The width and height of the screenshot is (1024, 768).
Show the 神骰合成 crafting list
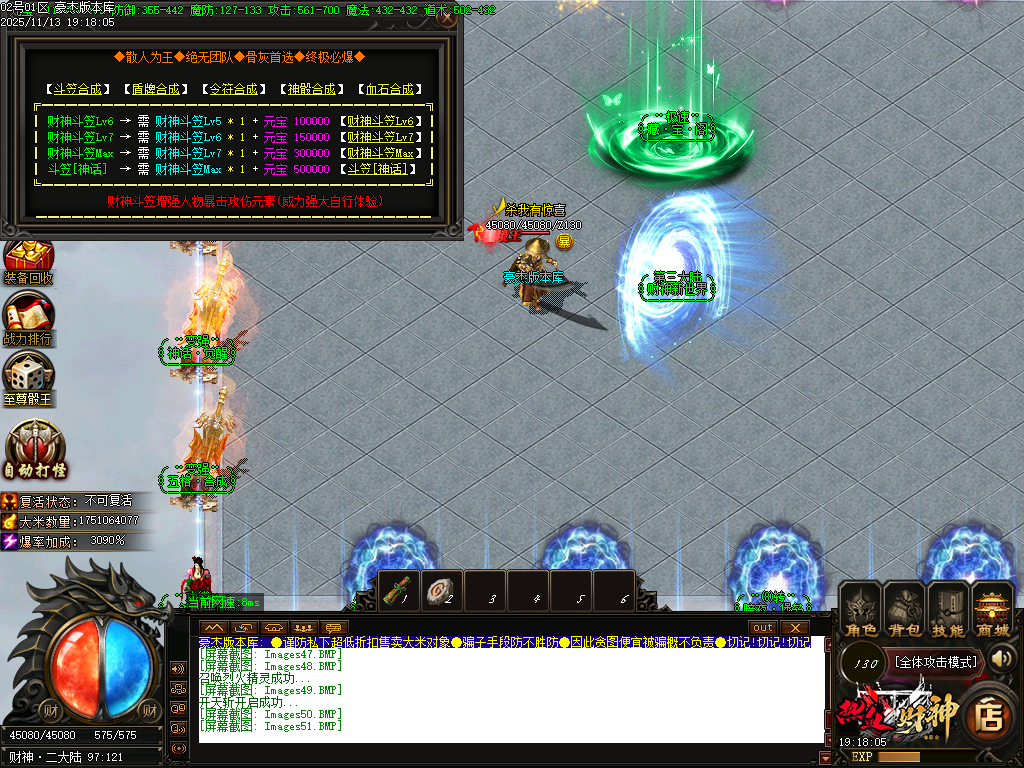311,89
